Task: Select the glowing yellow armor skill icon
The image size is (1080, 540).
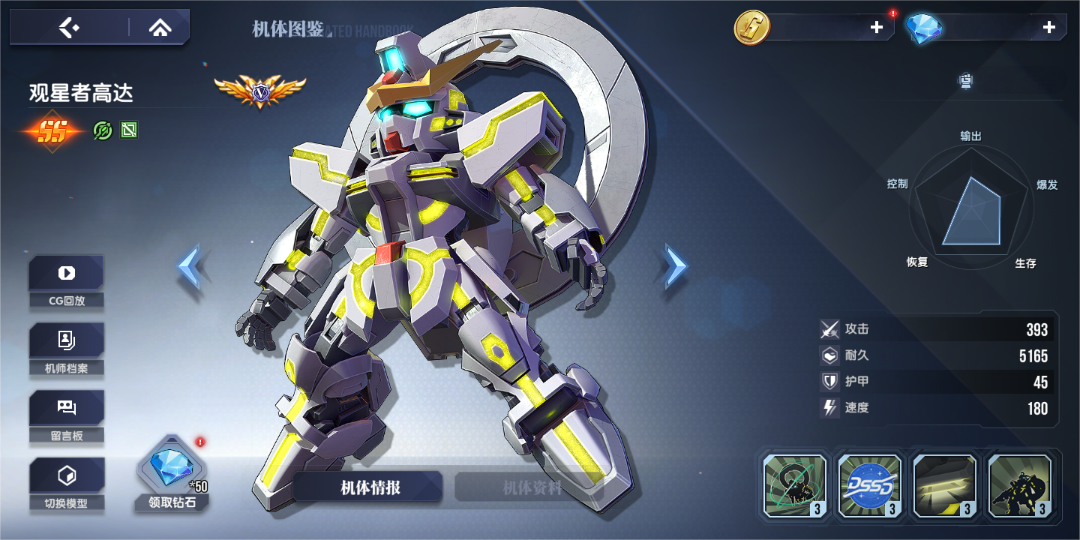Action: click(945, 486)
